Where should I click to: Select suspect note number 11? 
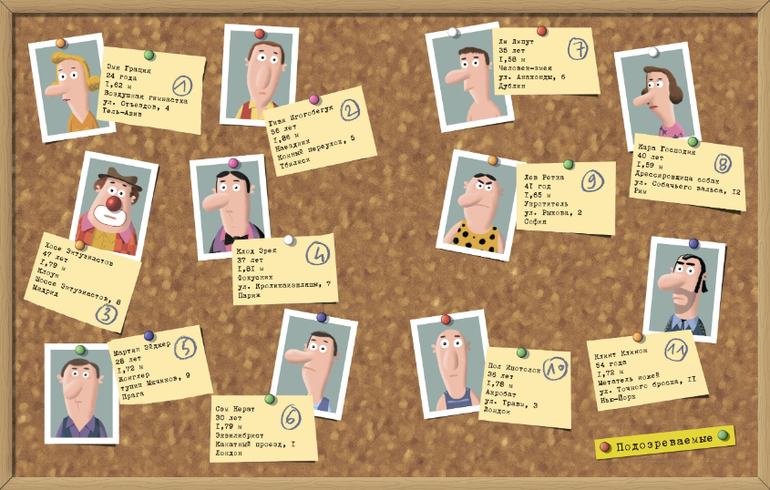[646, 370]
